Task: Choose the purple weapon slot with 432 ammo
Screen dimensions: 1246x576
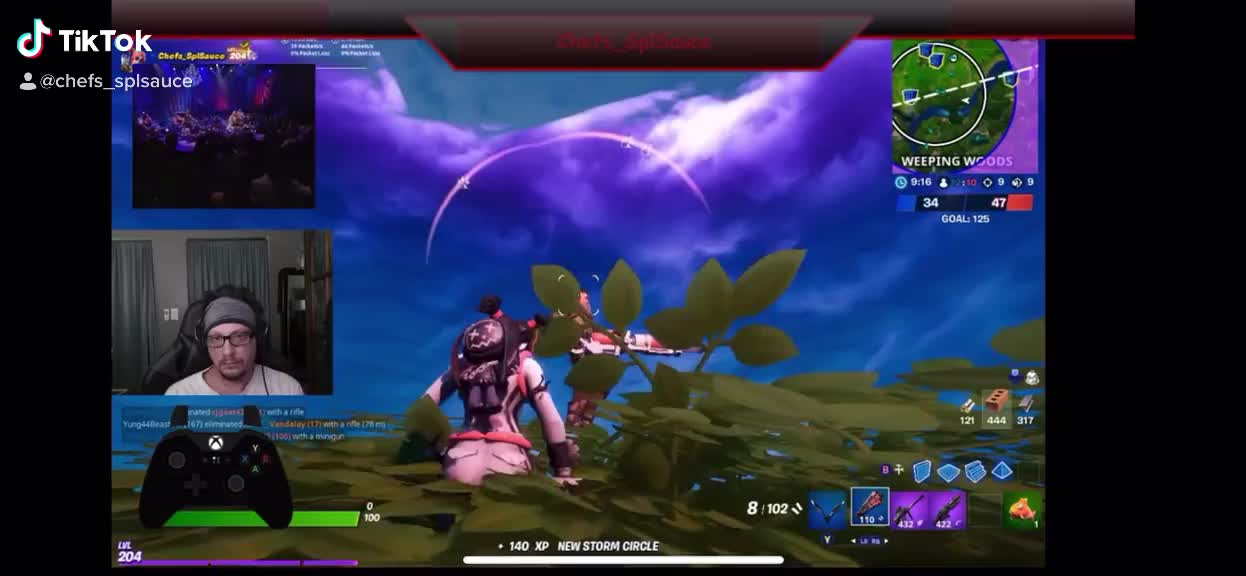Action: (910, 509)
